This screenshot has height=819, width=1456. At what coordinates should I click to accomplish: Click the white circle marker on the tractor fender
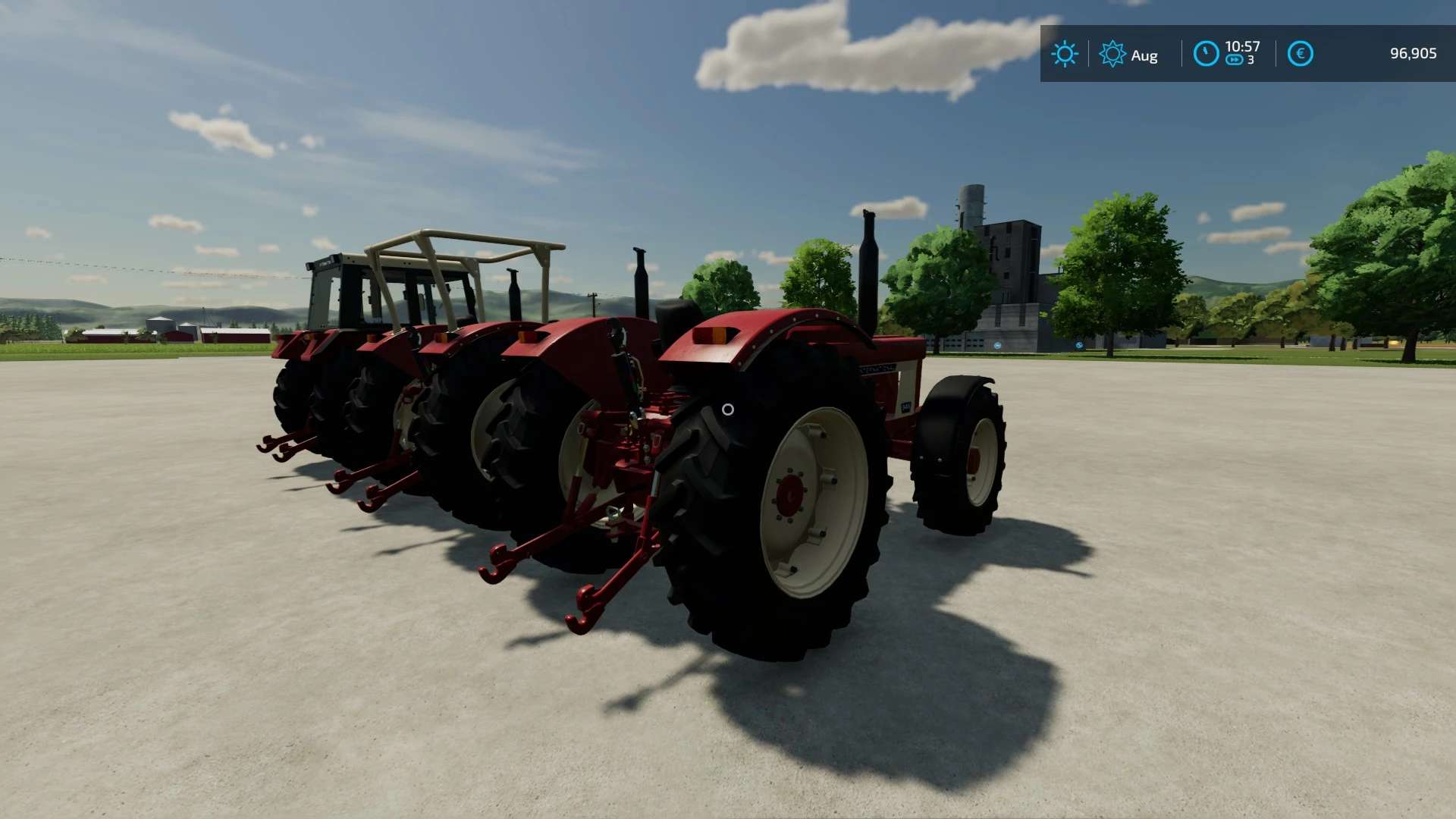[x=728, y=410]
